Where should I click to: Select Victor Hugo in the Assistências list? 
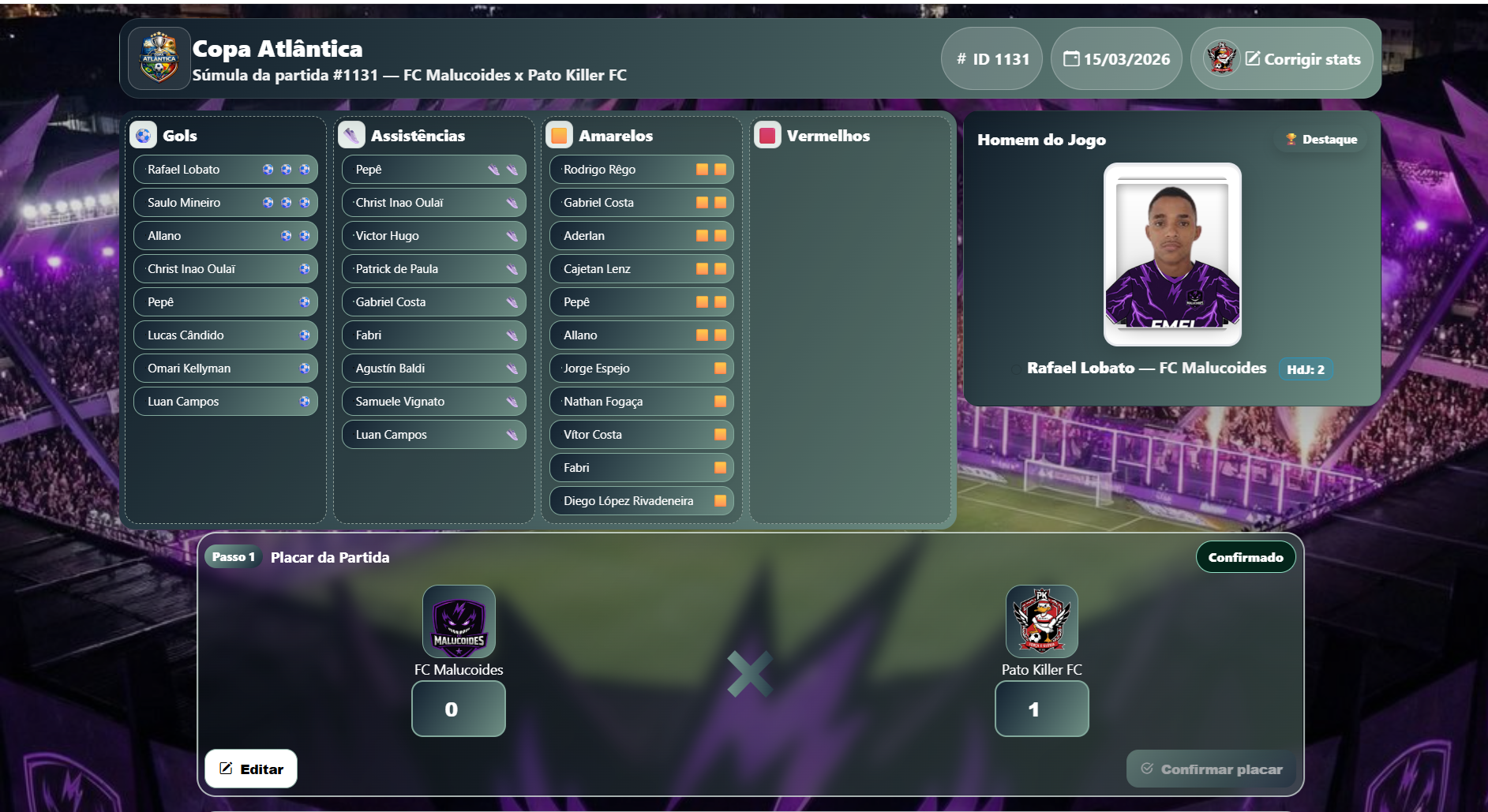click(433, 236)
